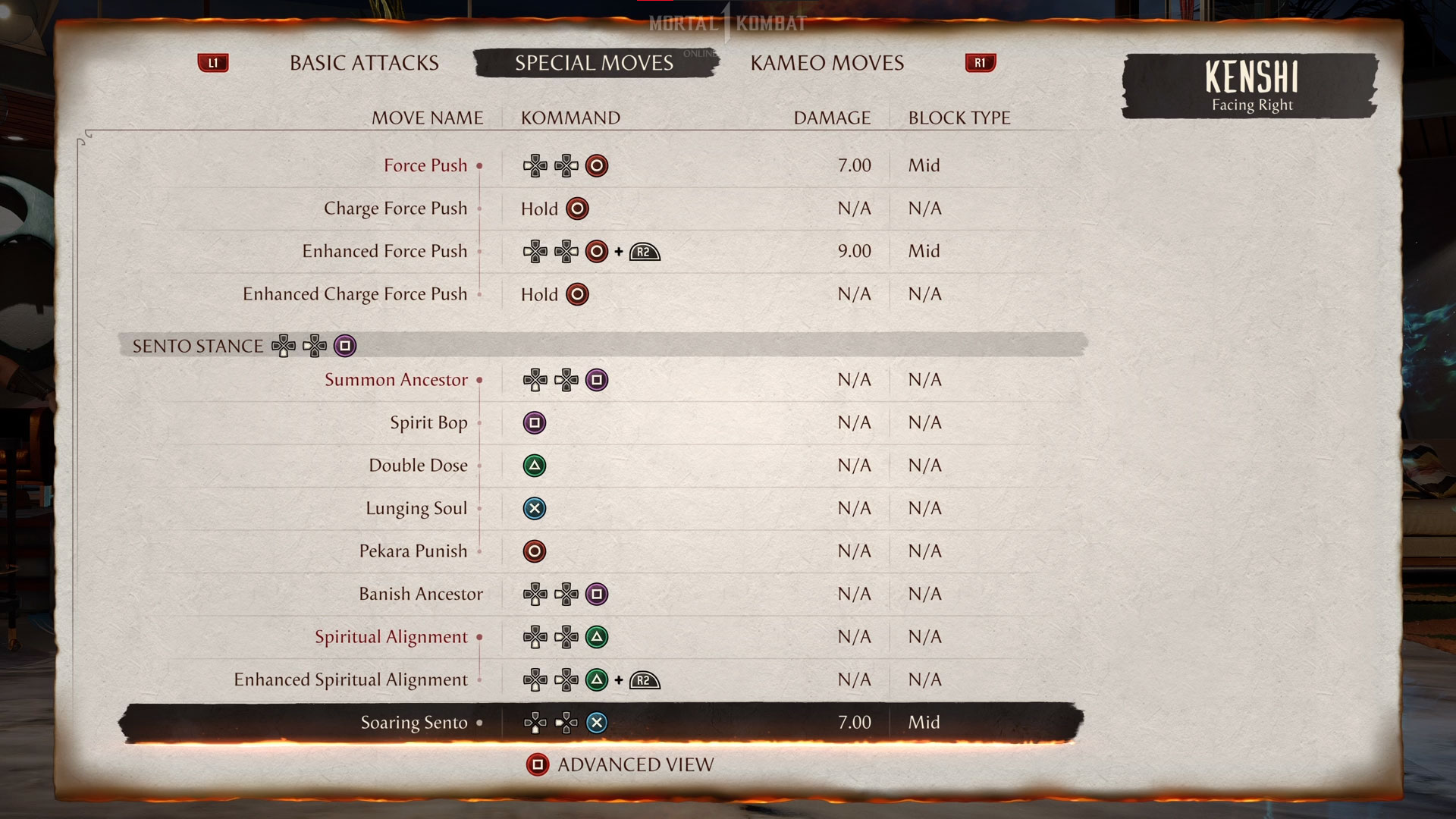Viewport: 1456px width, 819px height.
Task: Select the square button icon in Sento Stance header
Action: pyautogui.click(x=345, y=345)
